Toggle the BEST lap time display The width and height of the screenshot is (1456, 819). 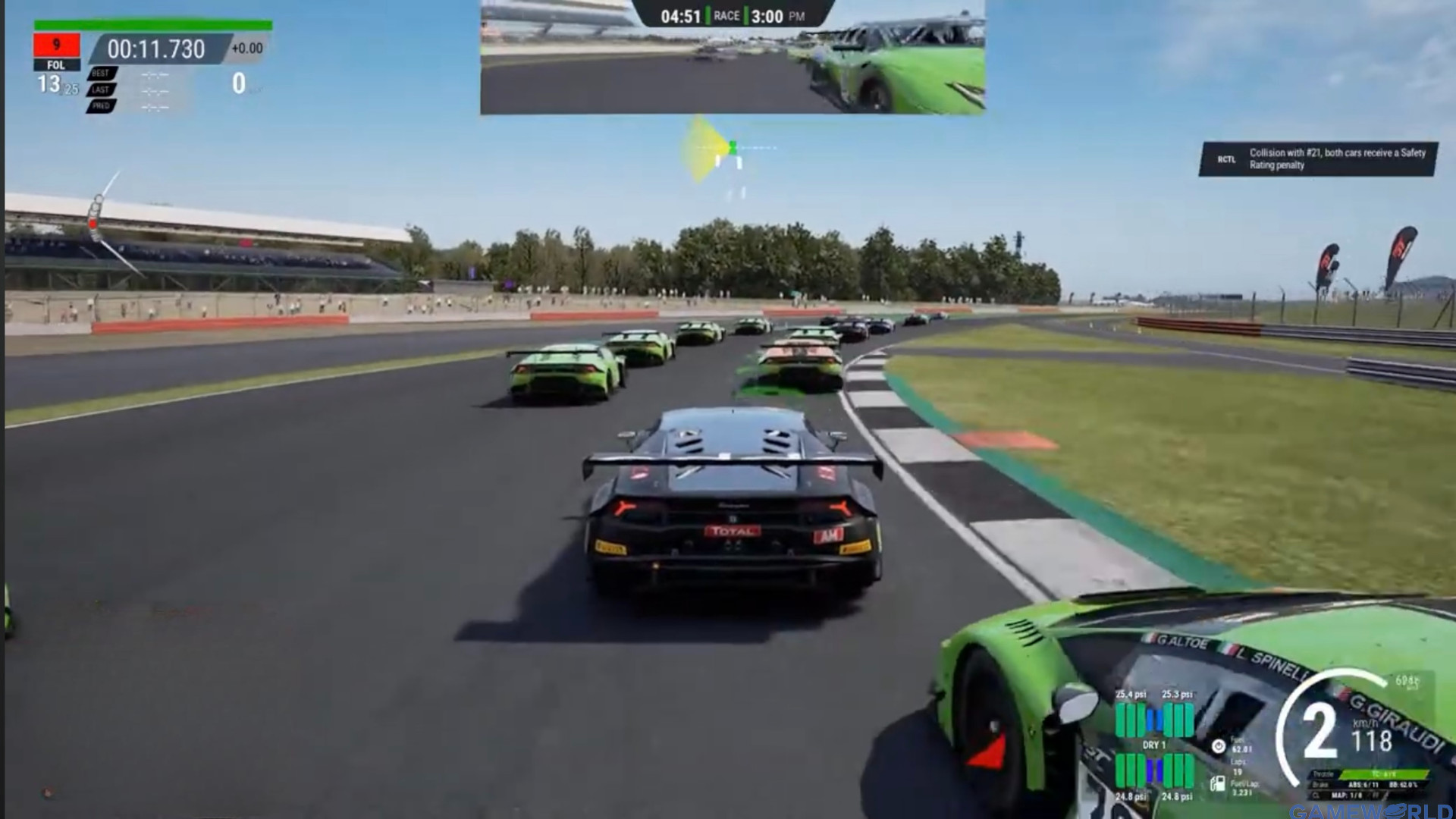pos(100,73)
